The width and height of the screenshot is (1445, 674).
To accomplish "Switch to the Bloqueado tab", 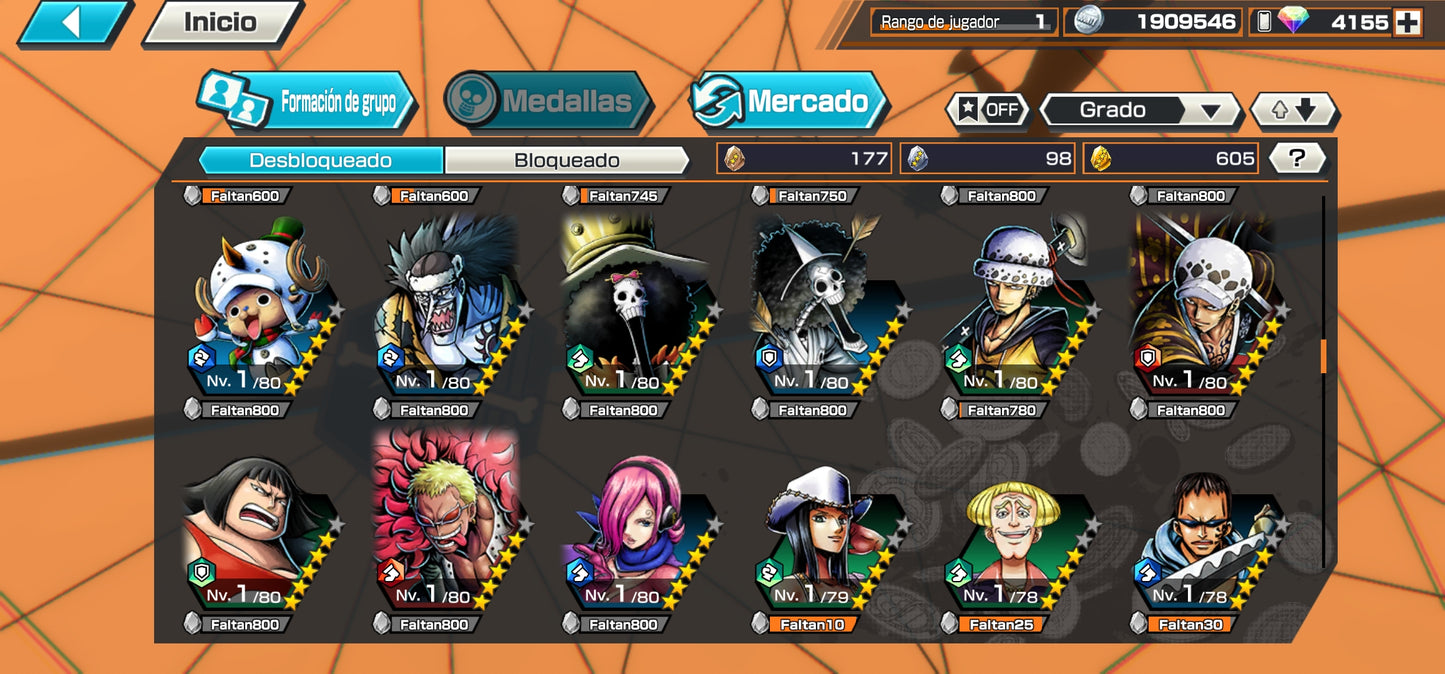I will click(x=567, y=160).
